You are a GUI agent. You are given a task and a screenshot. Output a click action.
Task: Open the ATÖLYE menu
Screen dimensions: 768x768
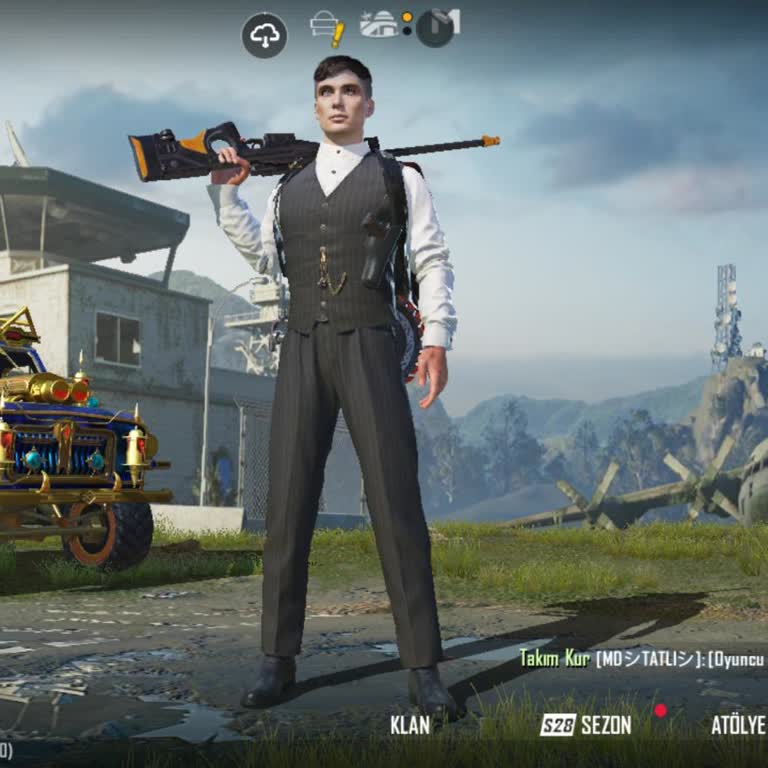[738, 725]
